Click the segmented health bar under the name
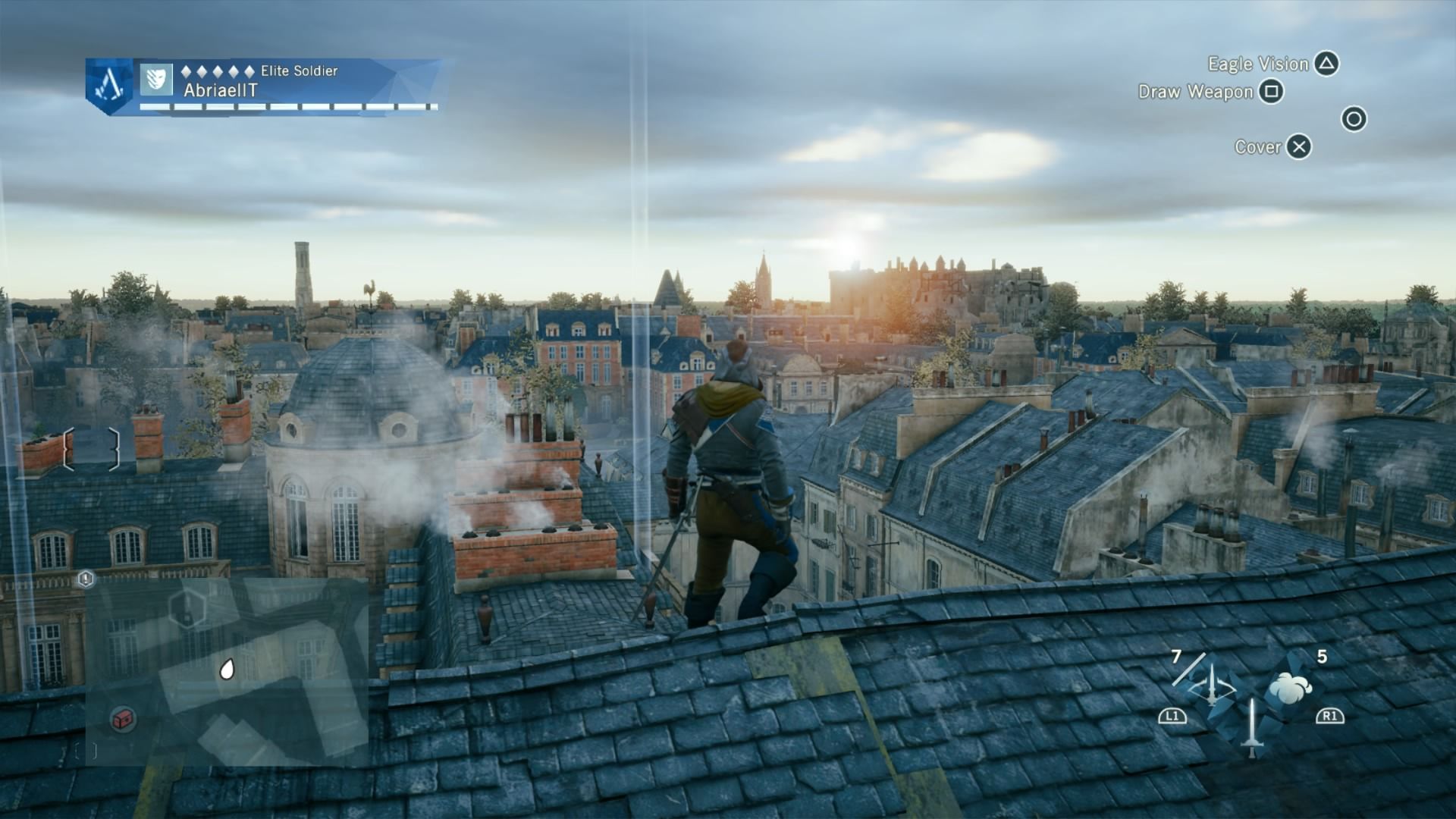Image resolution: width=1456 pixels, height=819 pixels. pyautogui.click(x=287, y=107)
